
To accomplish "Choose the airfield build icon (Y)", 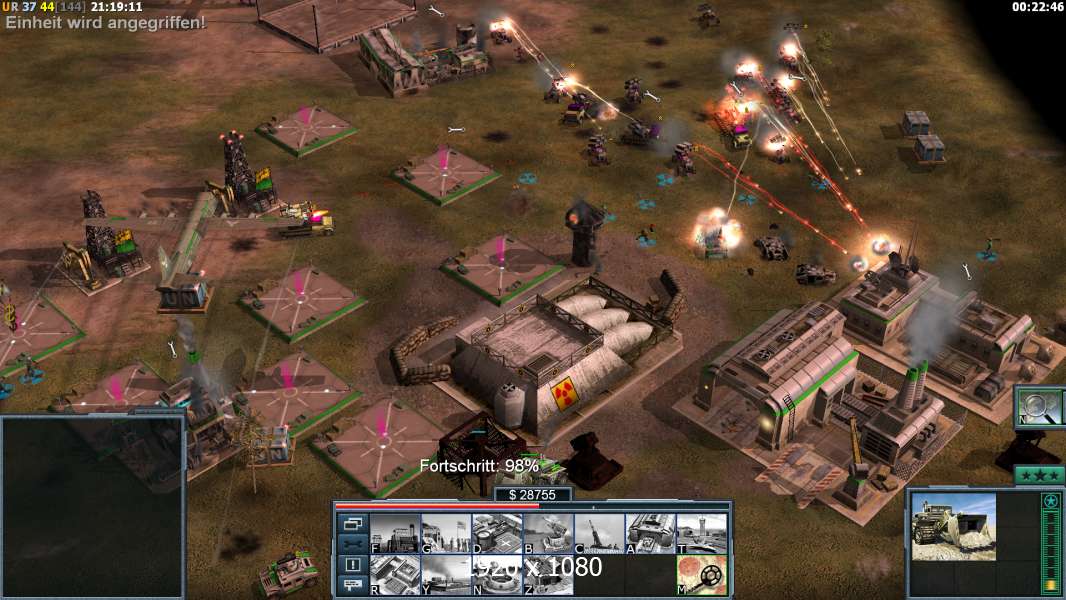I will [446, 575].
